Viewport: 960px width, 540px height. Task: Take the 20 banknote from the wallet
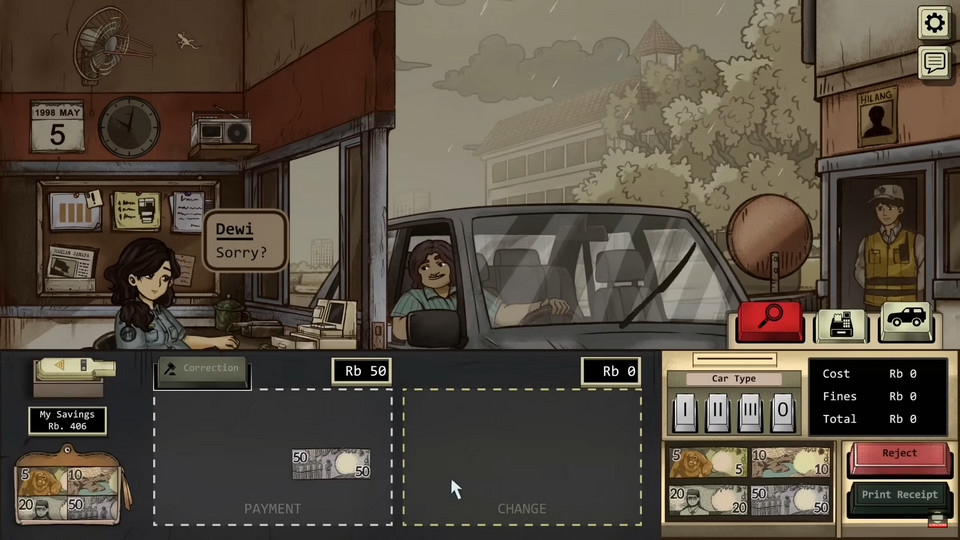tap(40, 508)
